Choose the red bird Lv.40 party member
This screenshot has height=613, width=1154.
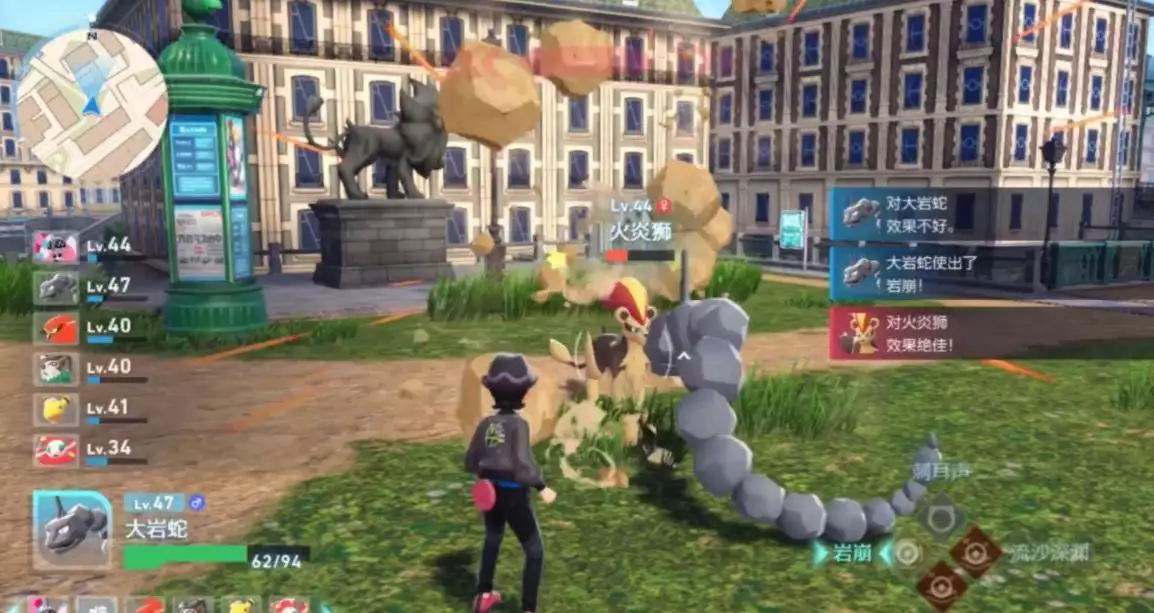(x=56, y=328)
